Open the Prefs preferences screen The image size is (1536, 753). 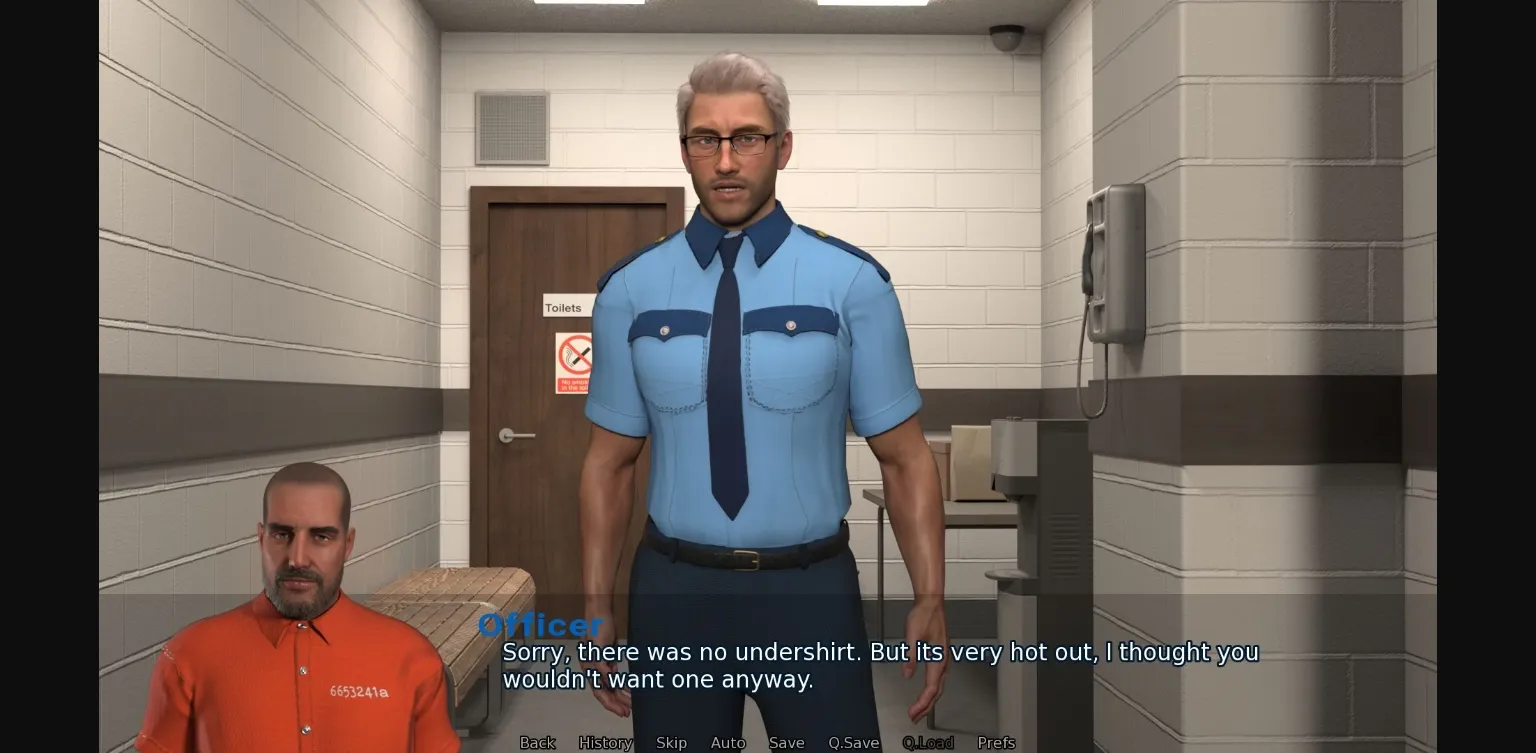point(996,743)
